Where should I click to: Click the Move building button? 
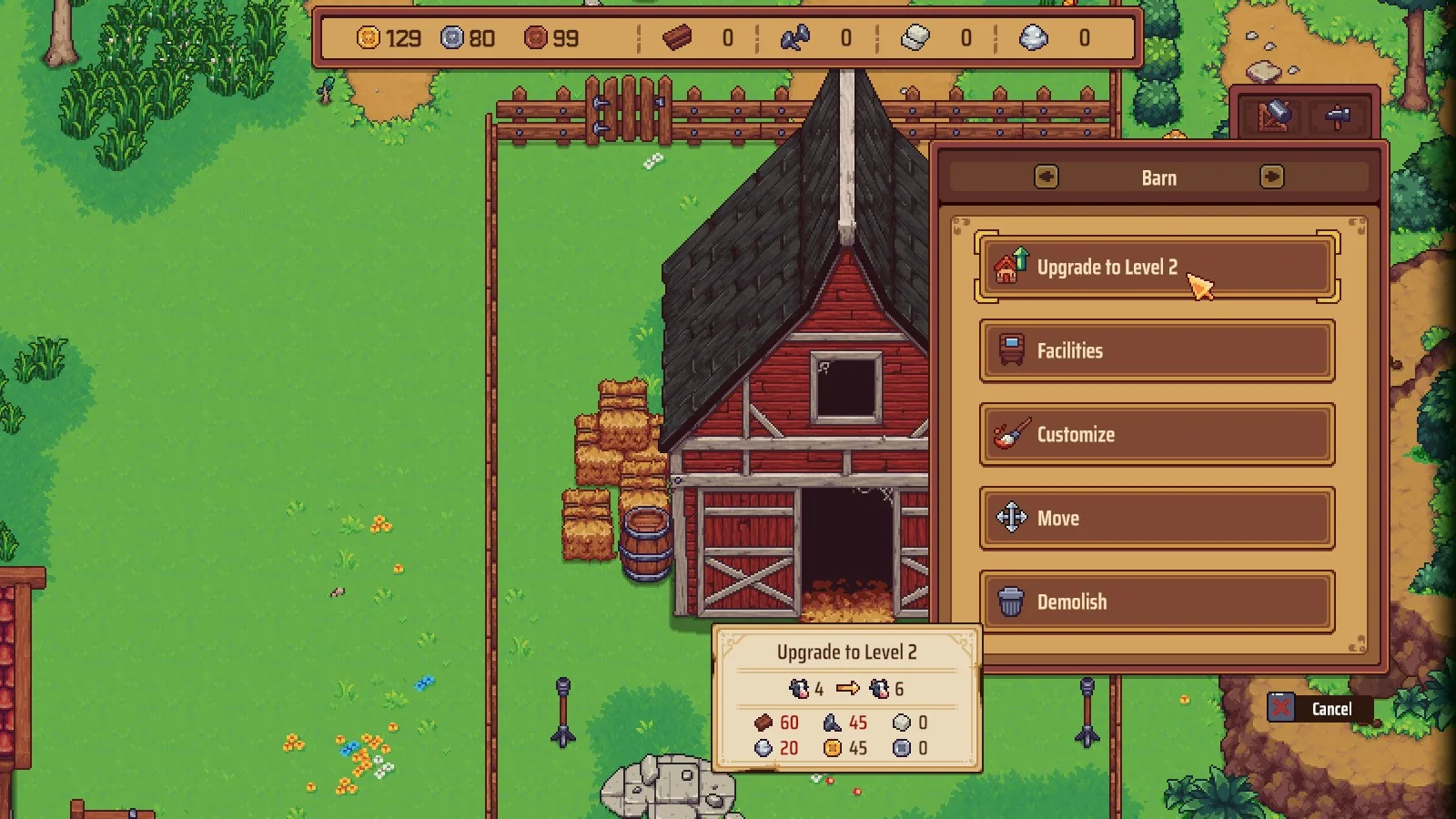[x=1156, y=519]
